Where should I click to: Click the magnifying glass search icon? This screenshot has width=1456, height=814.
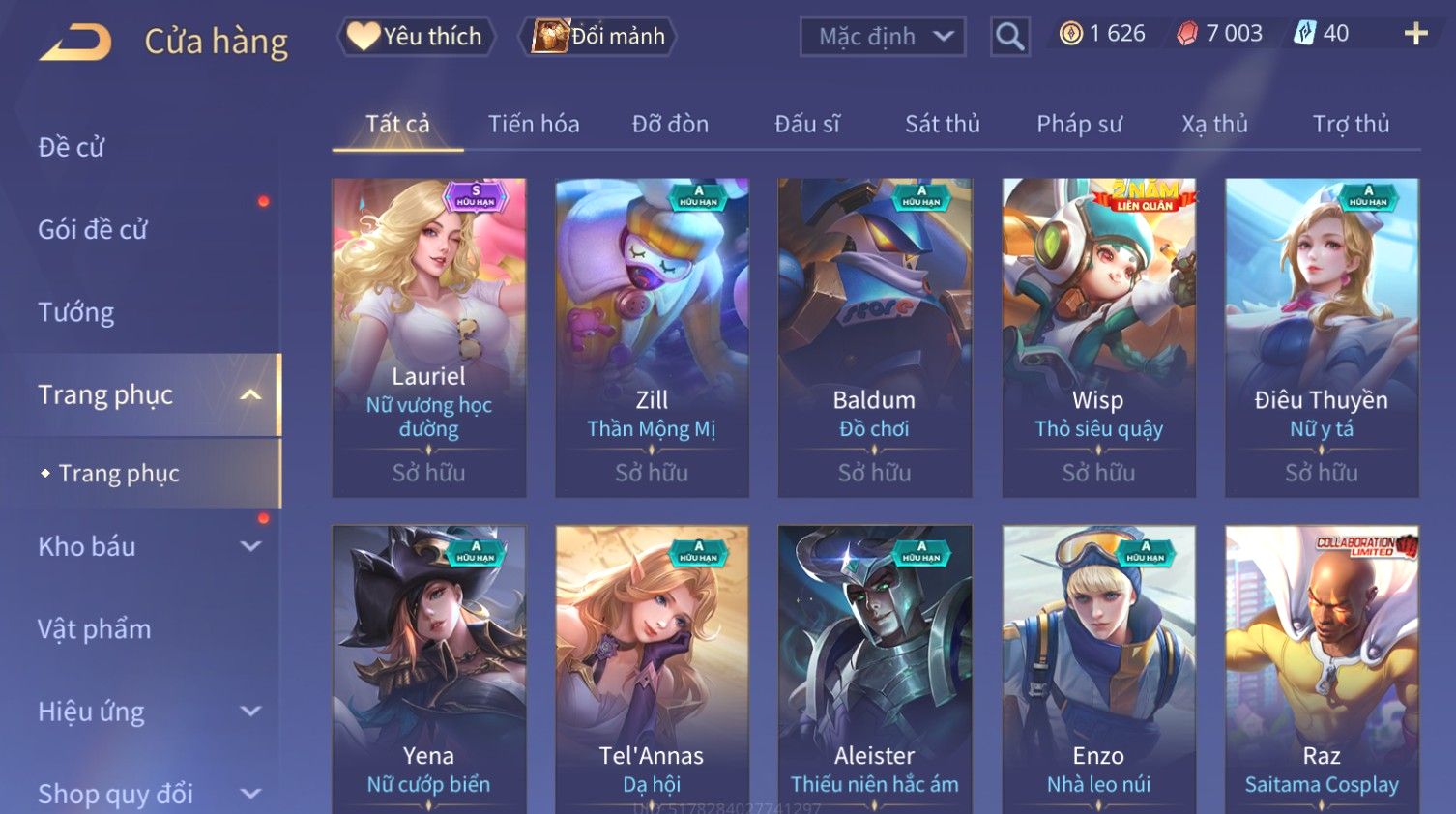[1009, 37]
